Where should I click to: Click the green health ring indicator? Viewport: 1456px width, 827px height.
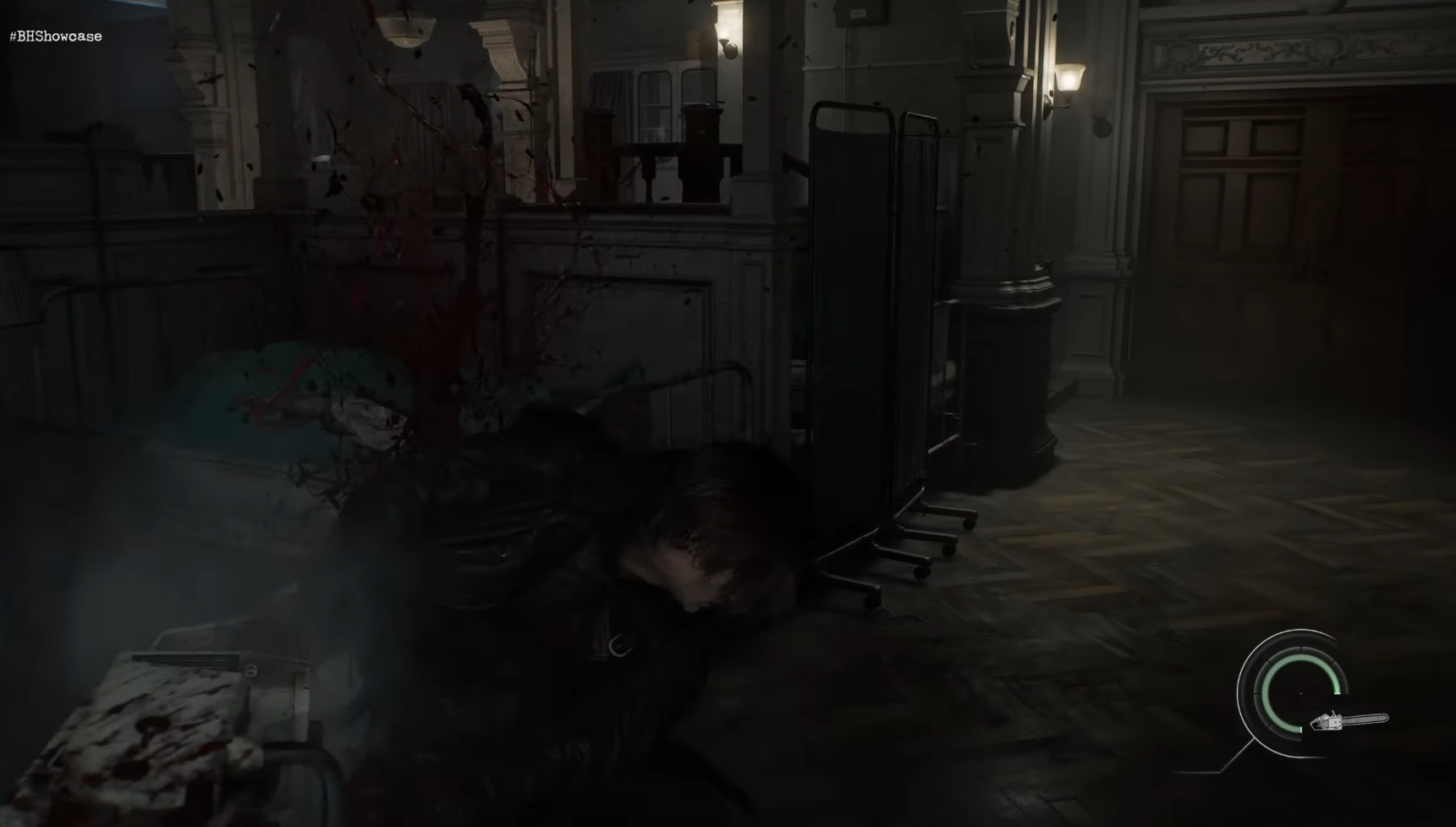click(x=1266, y=694)
